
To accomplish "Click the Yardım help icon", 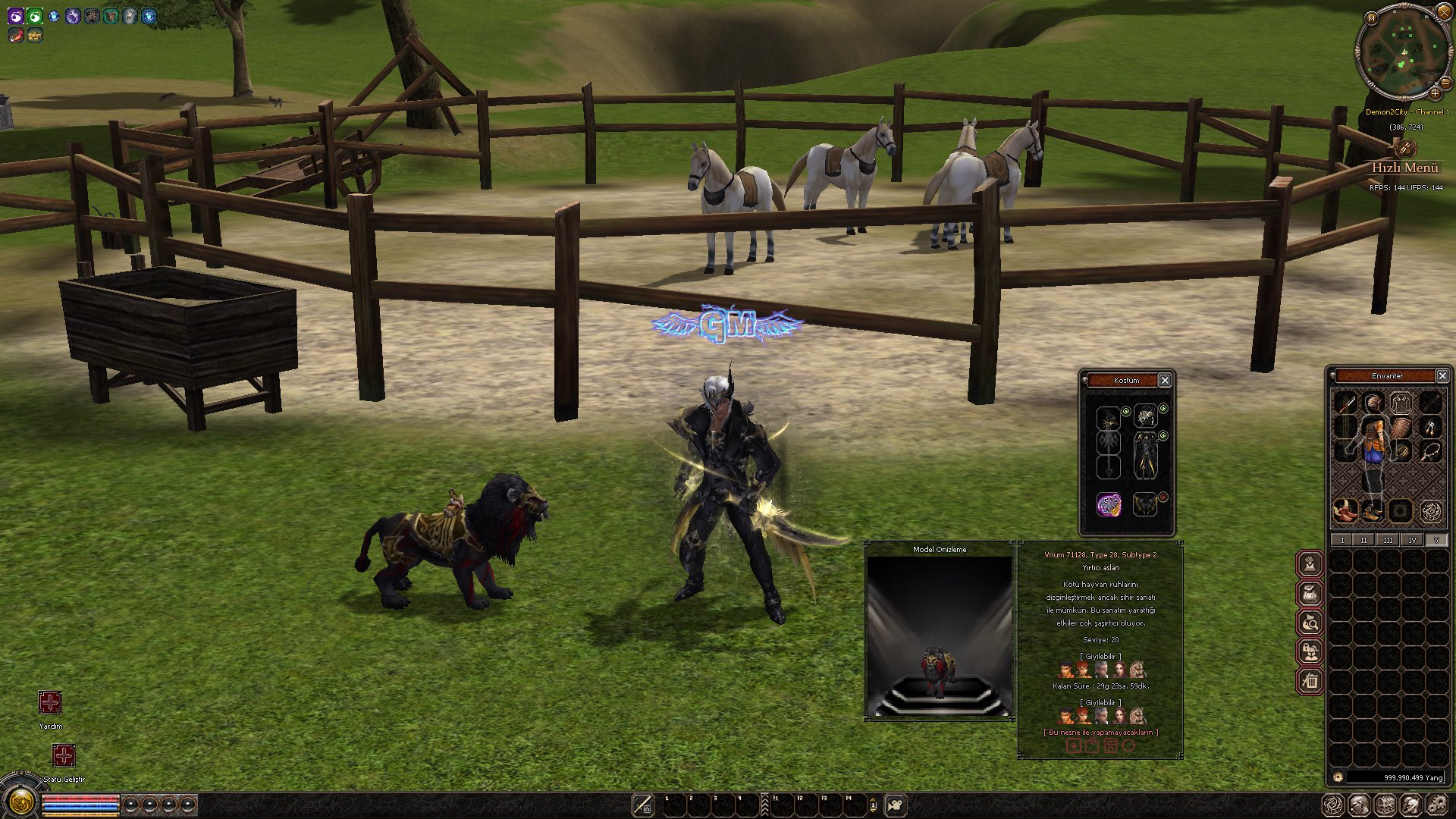I will (50, 703).
